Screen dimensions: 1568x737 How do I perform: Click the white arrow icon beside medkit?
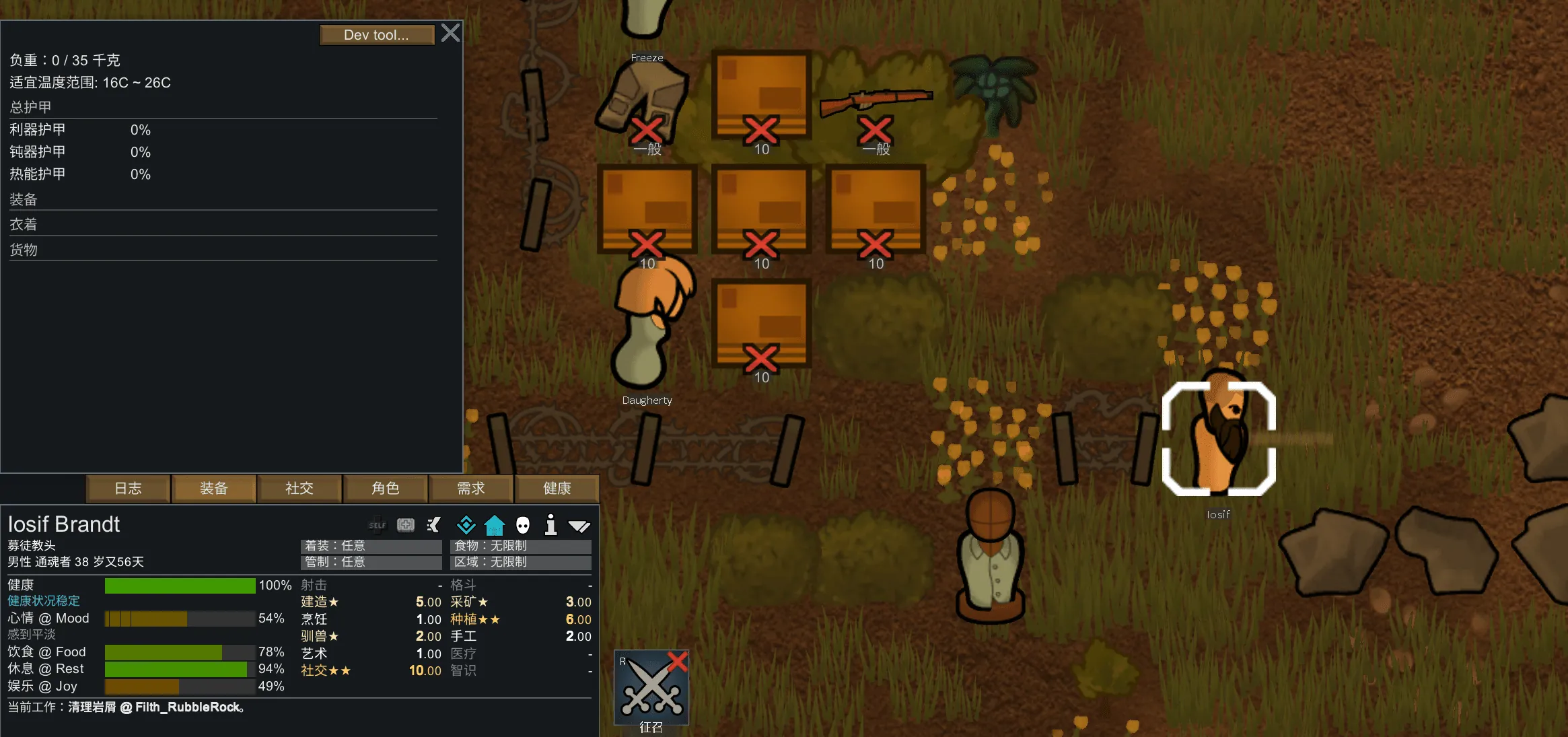pyautogui.click(x=434, y=525)
